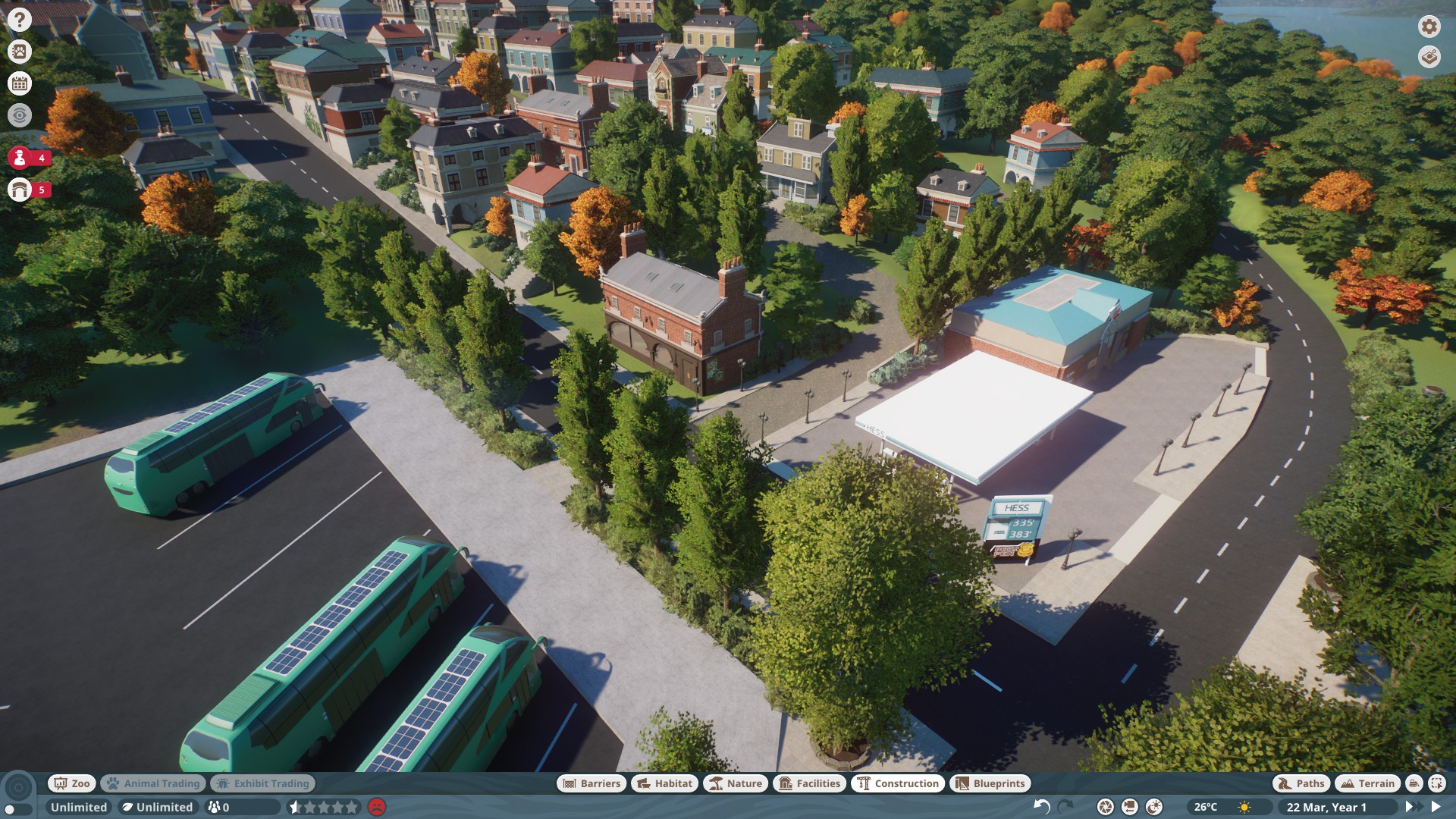1456x819 pixels.
Task: Open the Paths tool
Action: coord(1301,783)
